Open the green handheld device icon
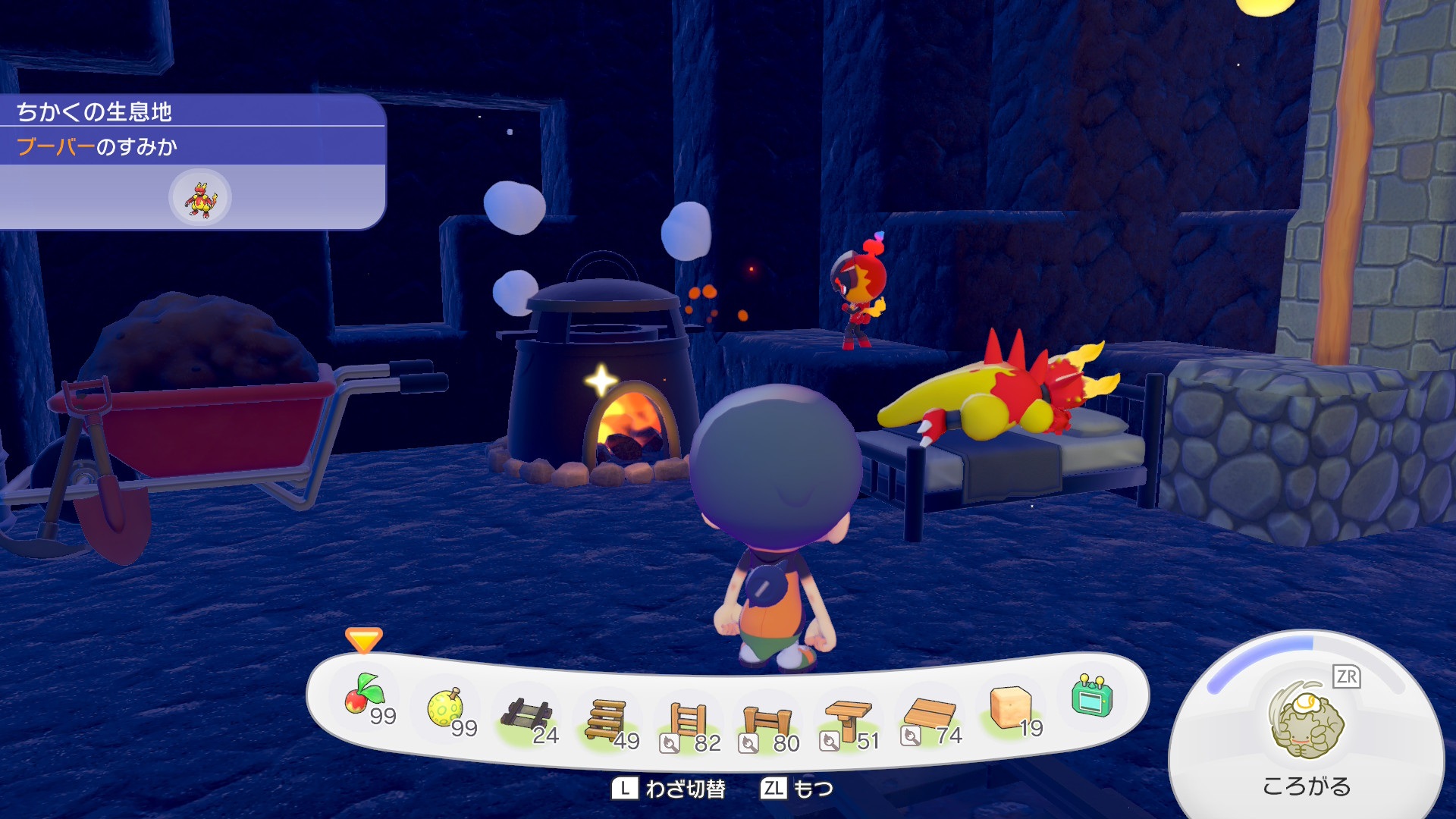 [x=1092, y=695]
